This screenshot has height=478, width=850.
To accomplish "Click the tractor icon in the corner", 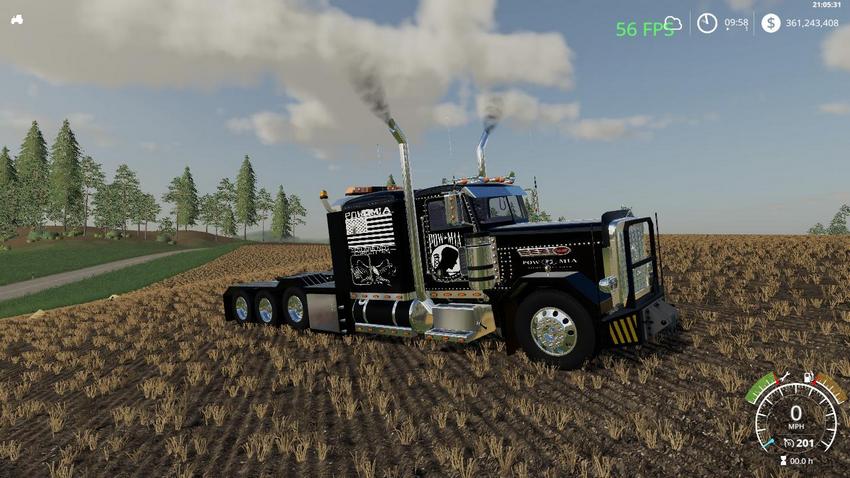I will click(17, 19).
